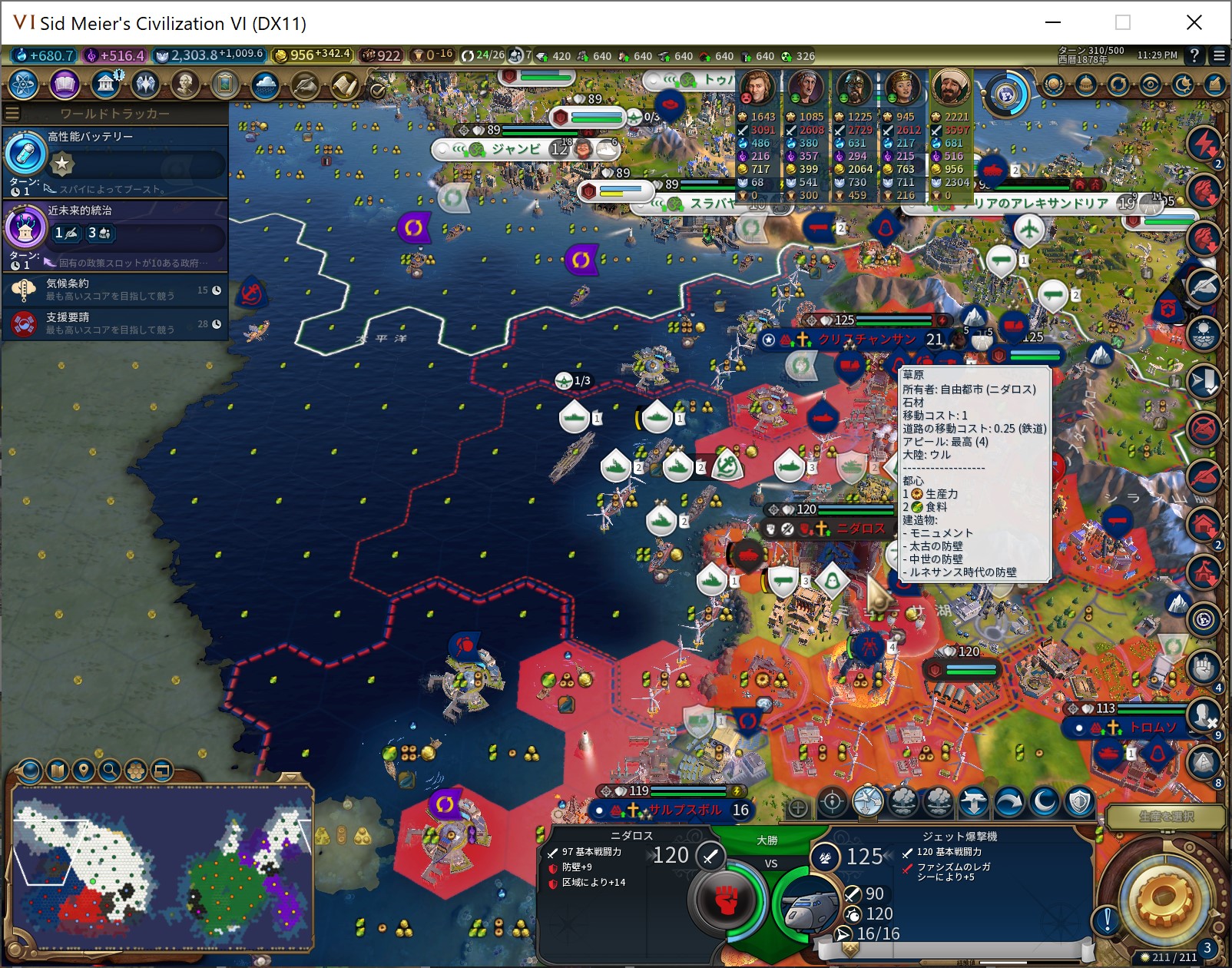Viewport: 1232px width, 968px height.
Task: View the government building icon
Action: tap(105, 84)
